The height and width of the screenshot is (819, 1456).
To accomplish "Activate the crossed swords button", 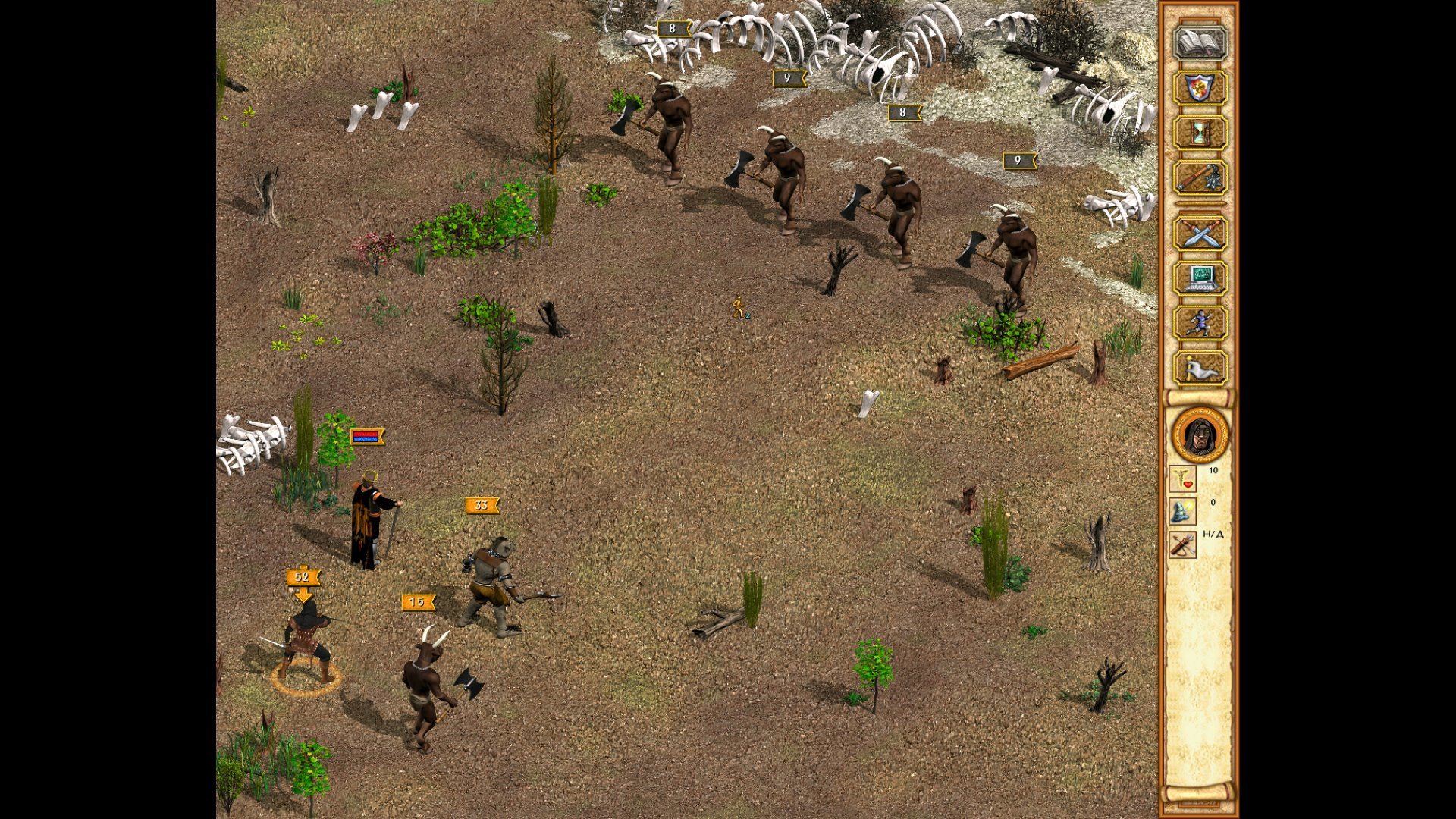I will point(1200,234).
